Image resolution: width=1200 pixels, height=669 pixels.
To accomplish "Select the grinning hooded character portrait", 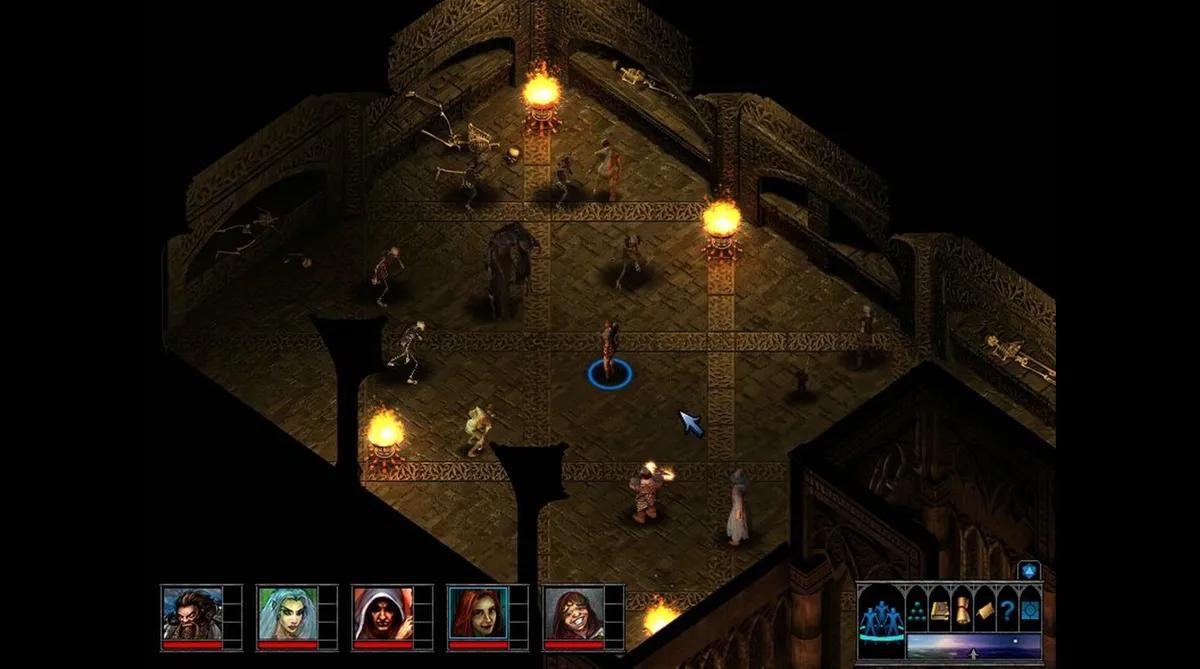I will click(x=571, y=613).
